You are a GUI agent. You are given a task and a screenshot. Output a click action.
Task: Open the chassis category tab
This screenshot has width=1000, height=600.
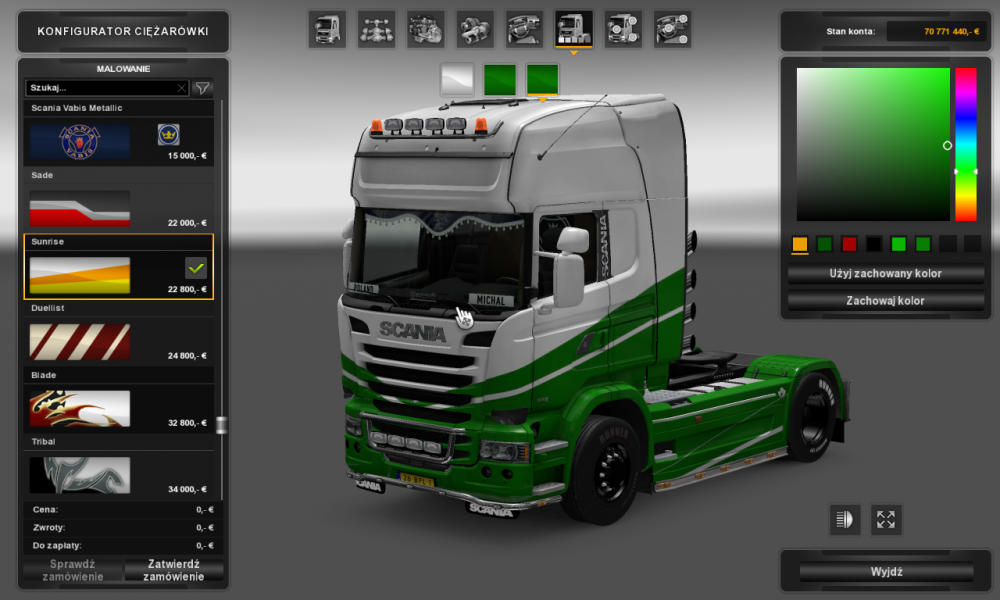[x=376, y=29]
